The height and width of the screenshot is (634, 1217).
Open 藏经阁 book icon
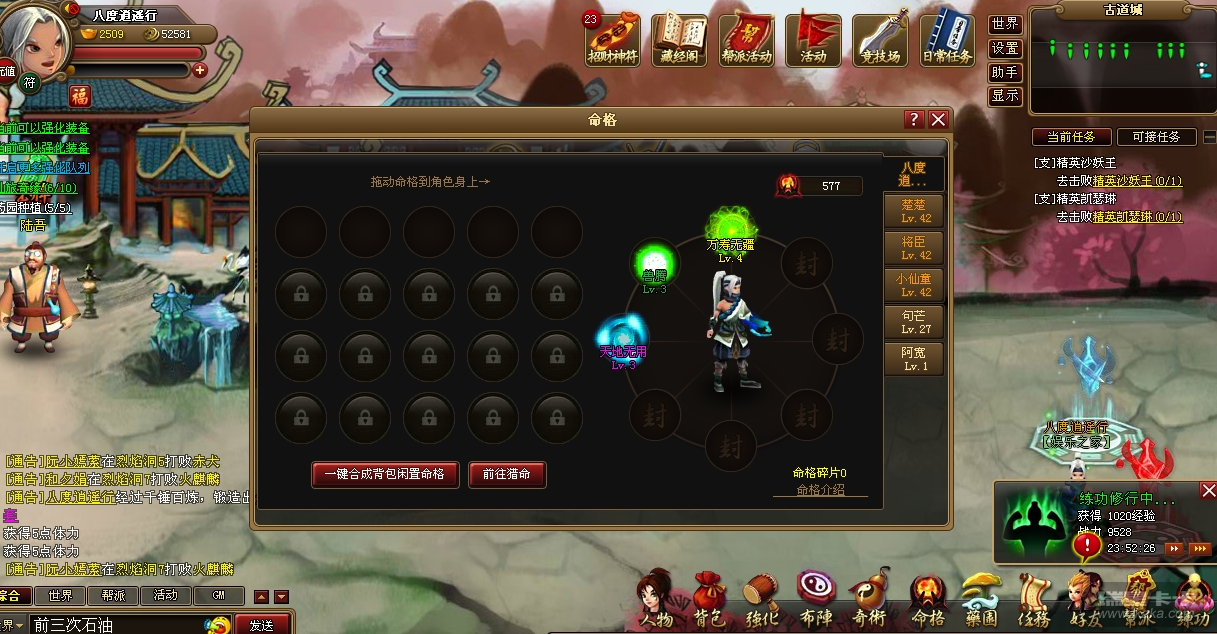point(680,39)
